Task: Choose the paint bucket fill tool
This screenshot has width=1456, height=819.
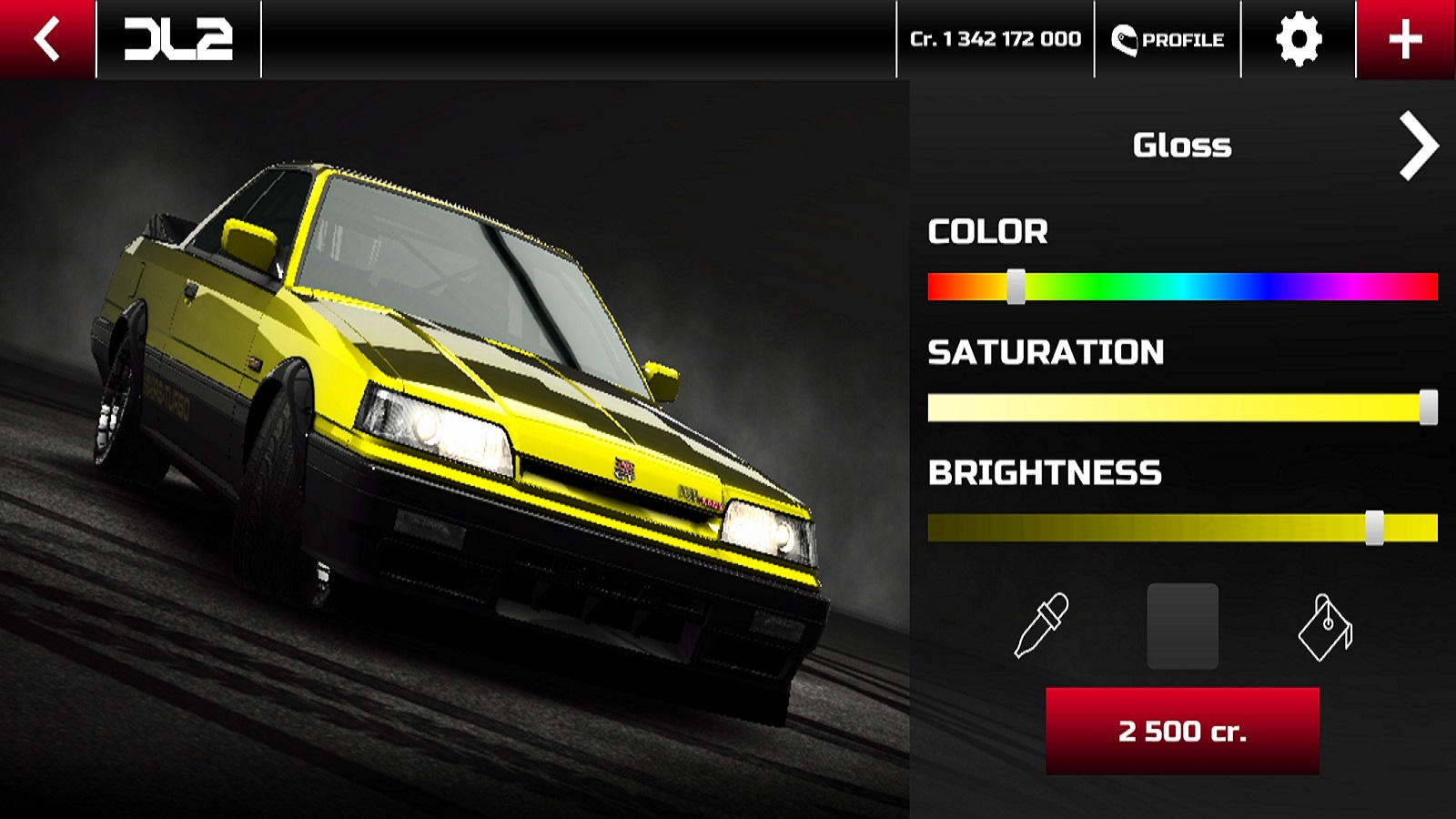Action: [1325, 627]
